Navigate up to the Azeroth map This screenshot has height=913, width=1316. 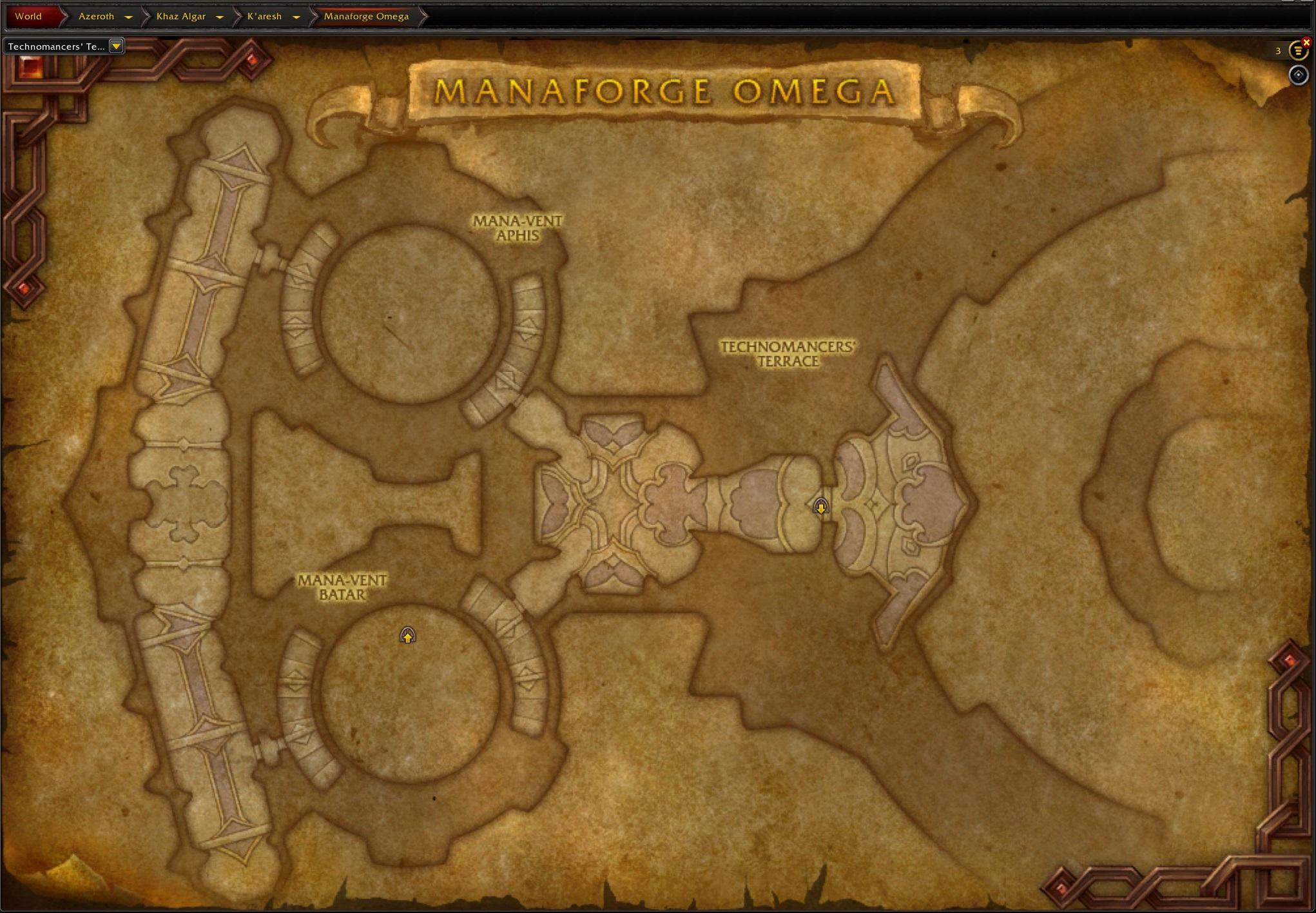point(96,16)
